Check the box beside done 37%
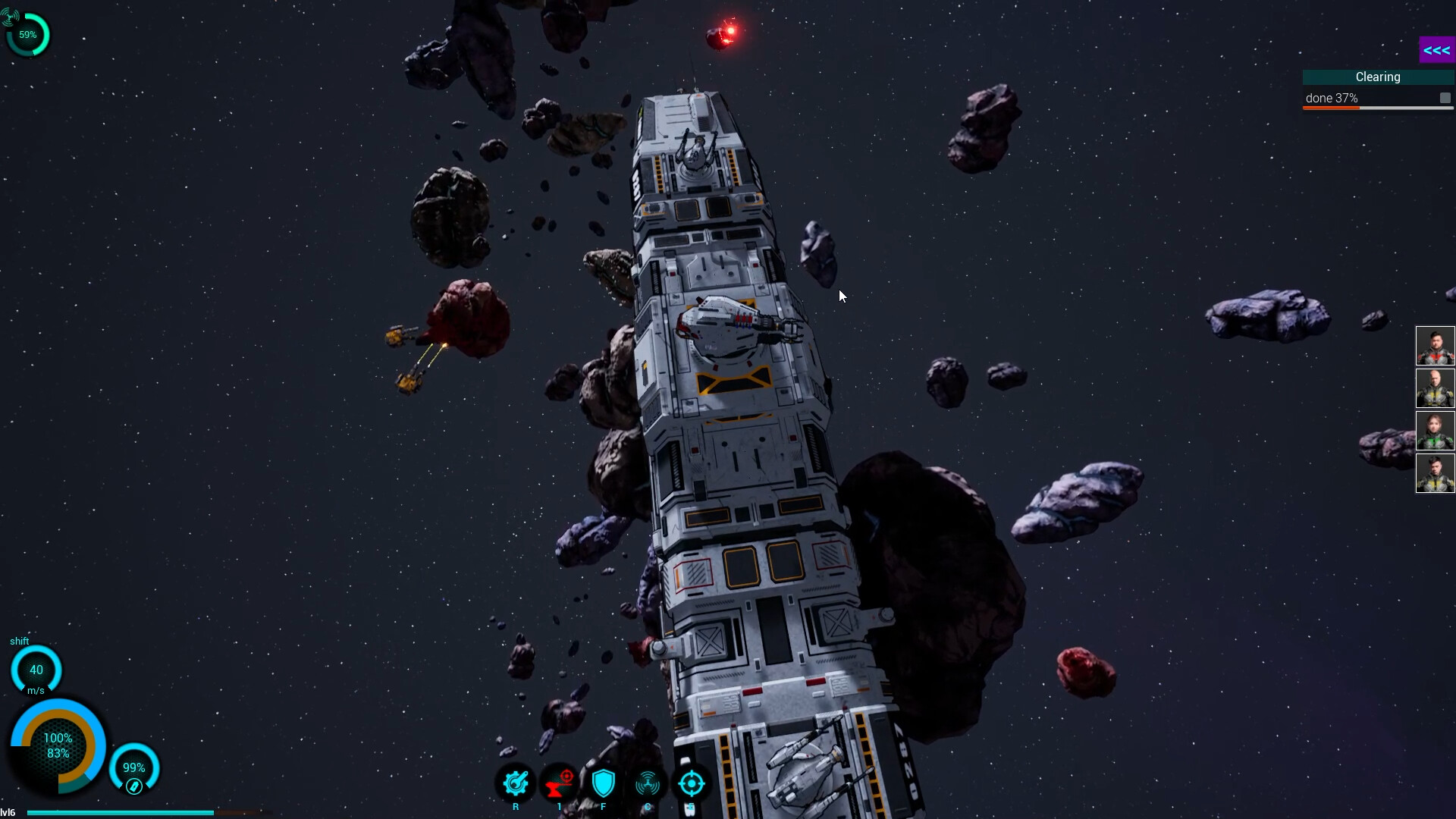Image resolution: width=1456 pixels, height=819 pixels. tap(1445, 98)
